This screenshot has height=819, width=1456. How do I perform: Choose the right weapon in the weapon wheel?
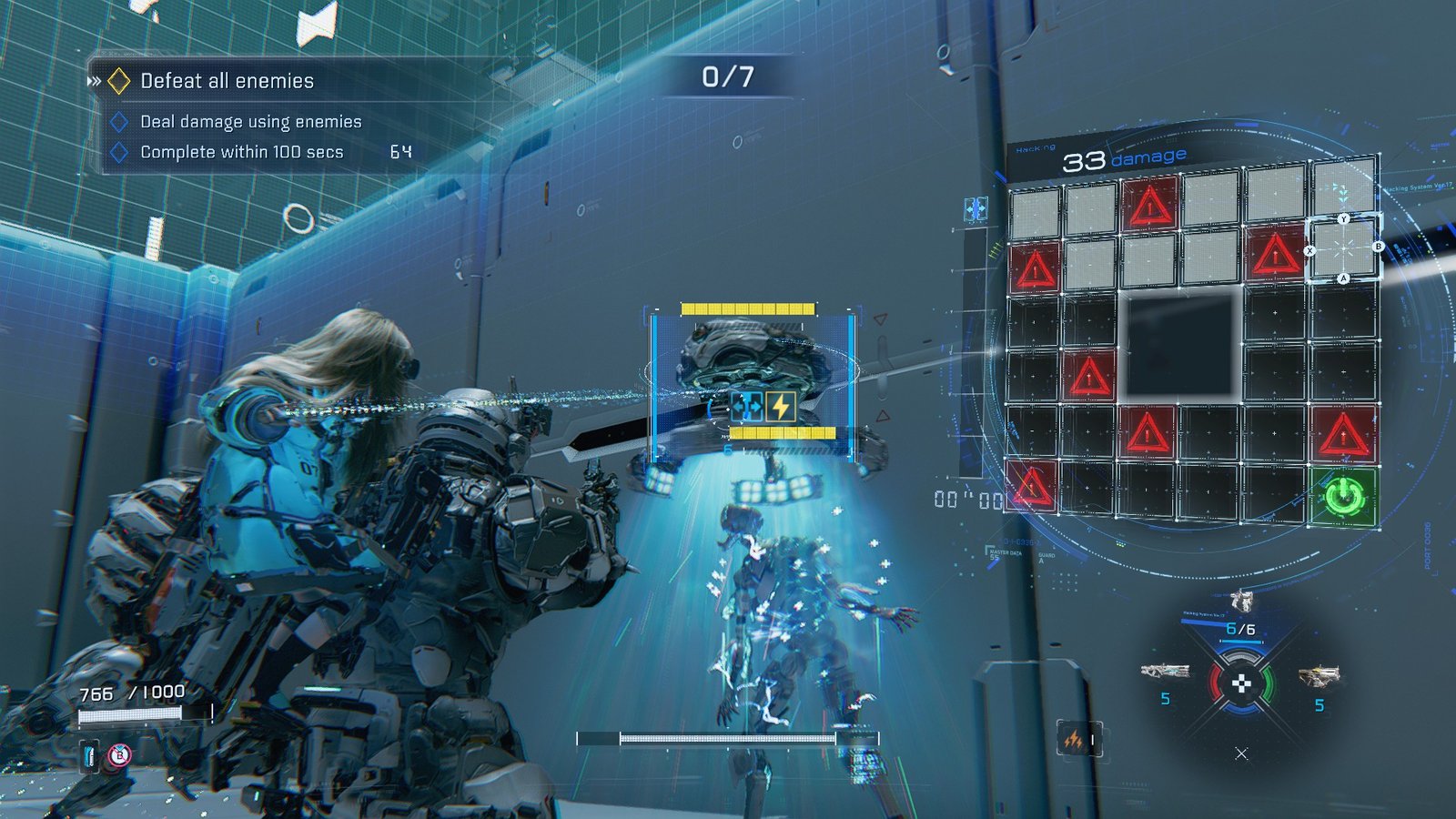coord(1318,676)
